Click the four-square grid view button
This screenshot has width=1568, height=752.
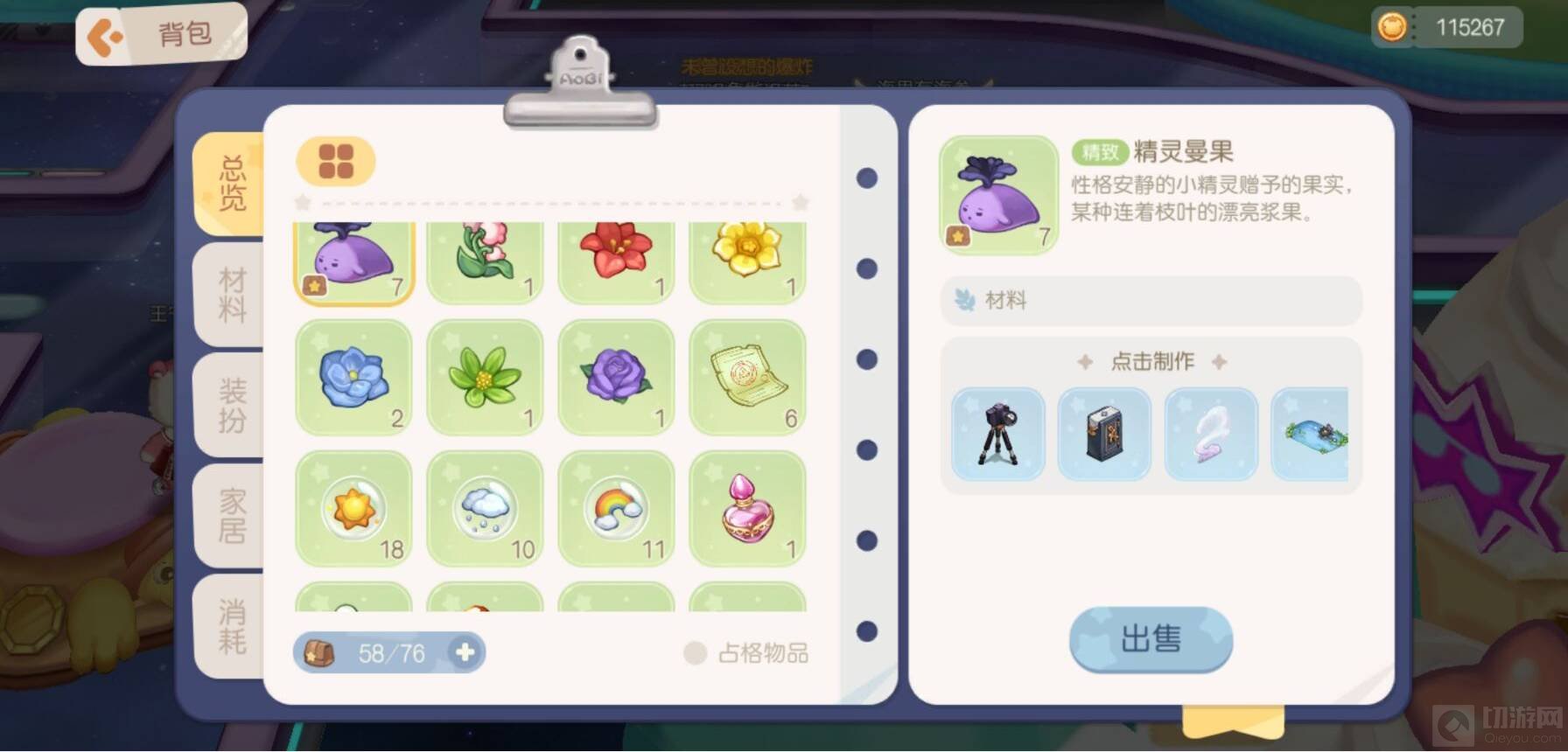(336, 162)
